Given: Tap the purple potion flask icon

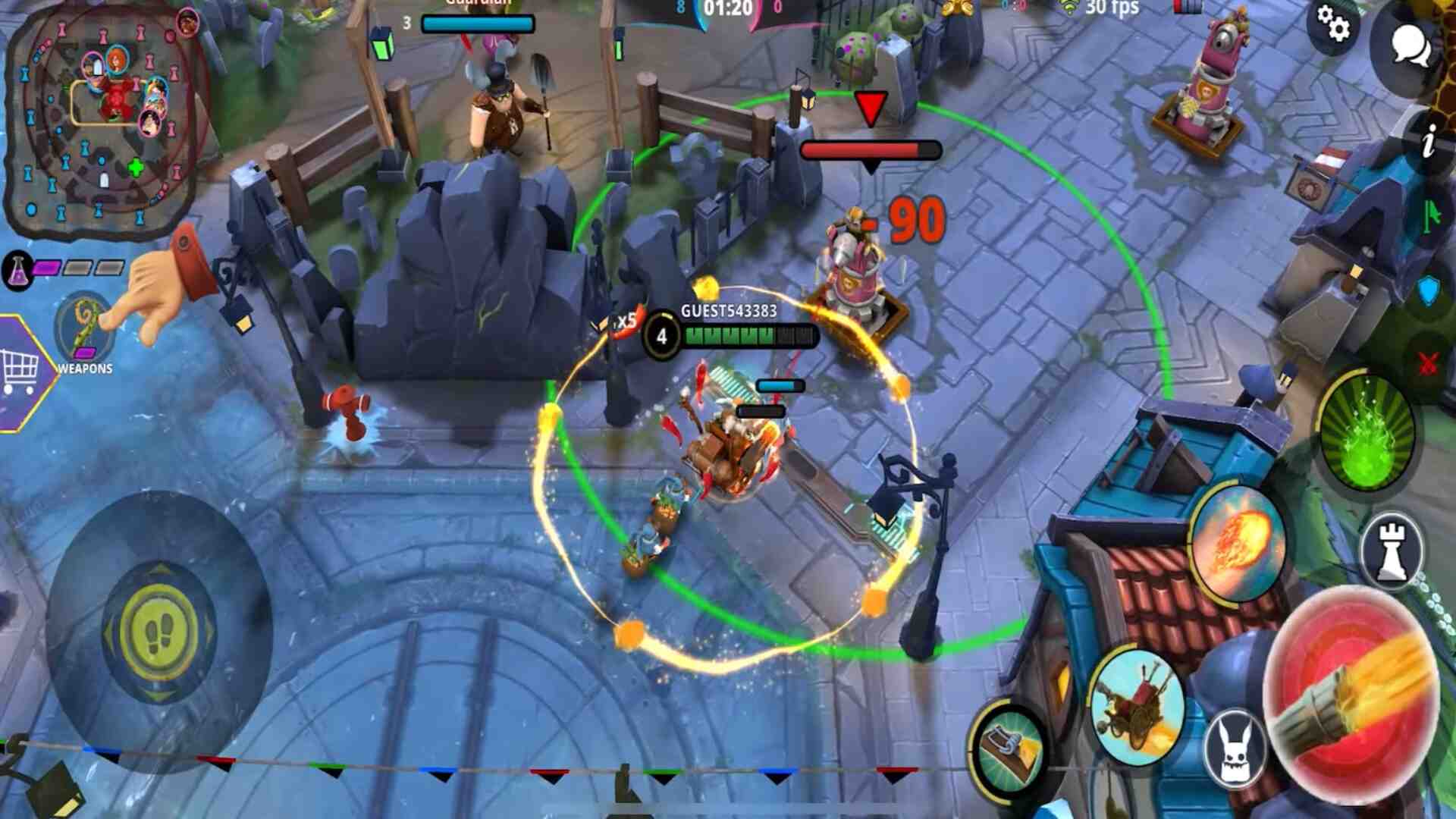Looking at the screenshot, I should coord(17,269).
